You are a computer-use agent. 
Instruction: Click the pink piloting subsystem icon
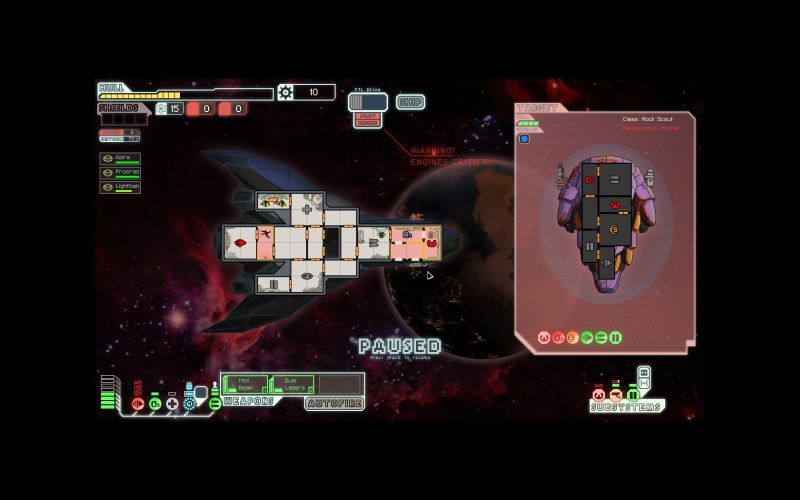point(599,396)
